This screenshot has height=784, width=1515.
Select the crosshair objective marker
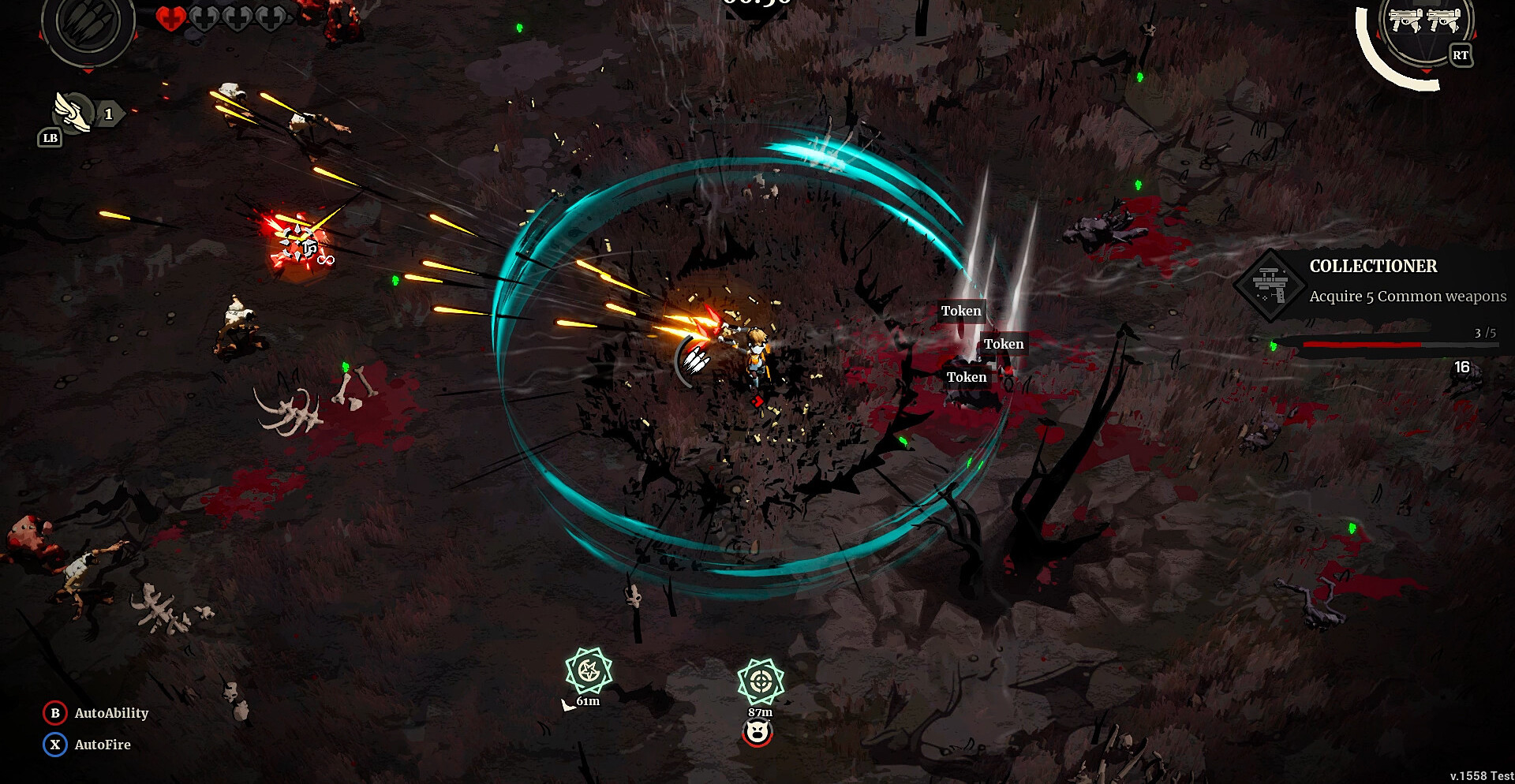[x=761, y=681]
